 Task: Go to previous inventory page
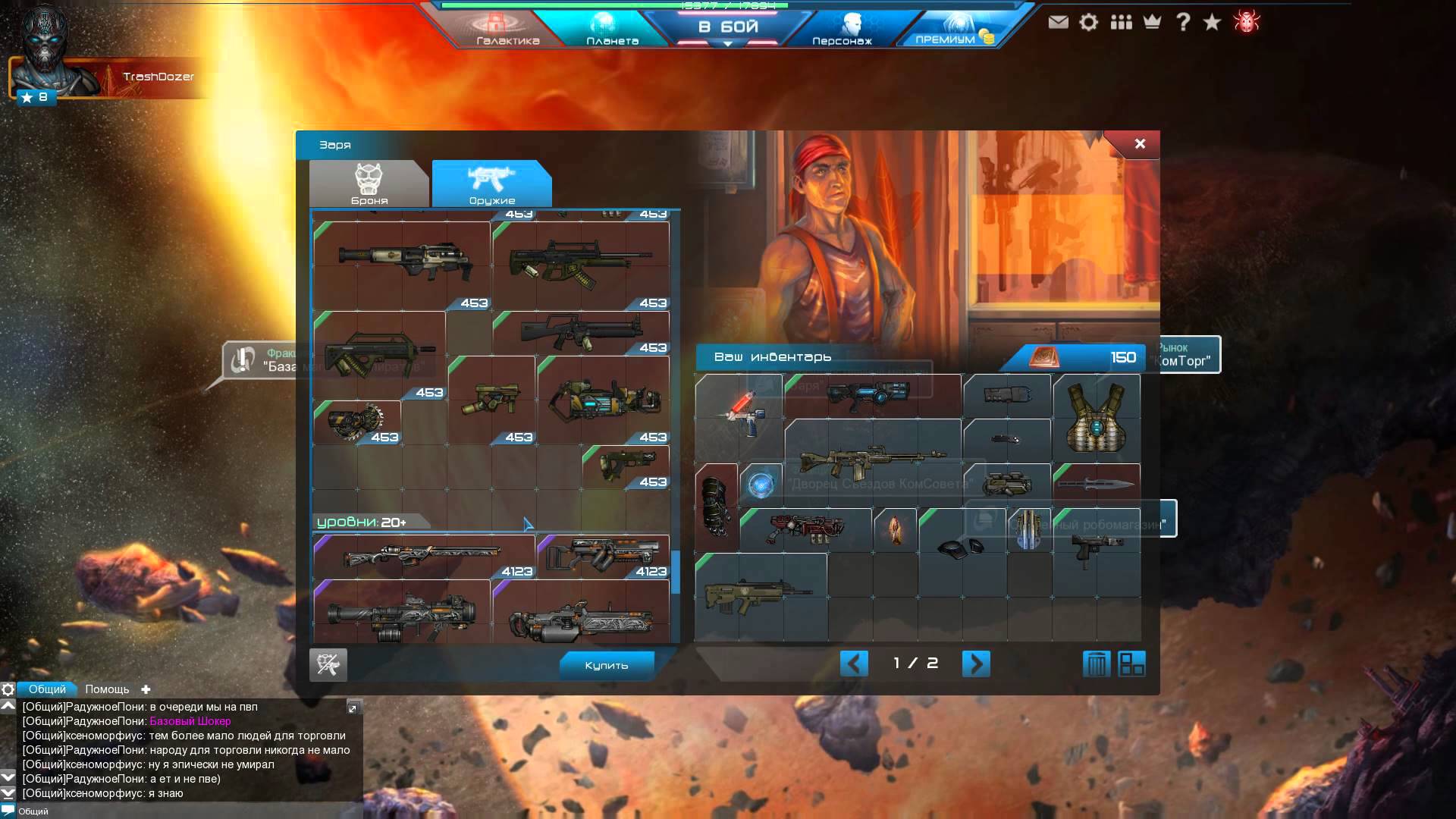[854, 664]
